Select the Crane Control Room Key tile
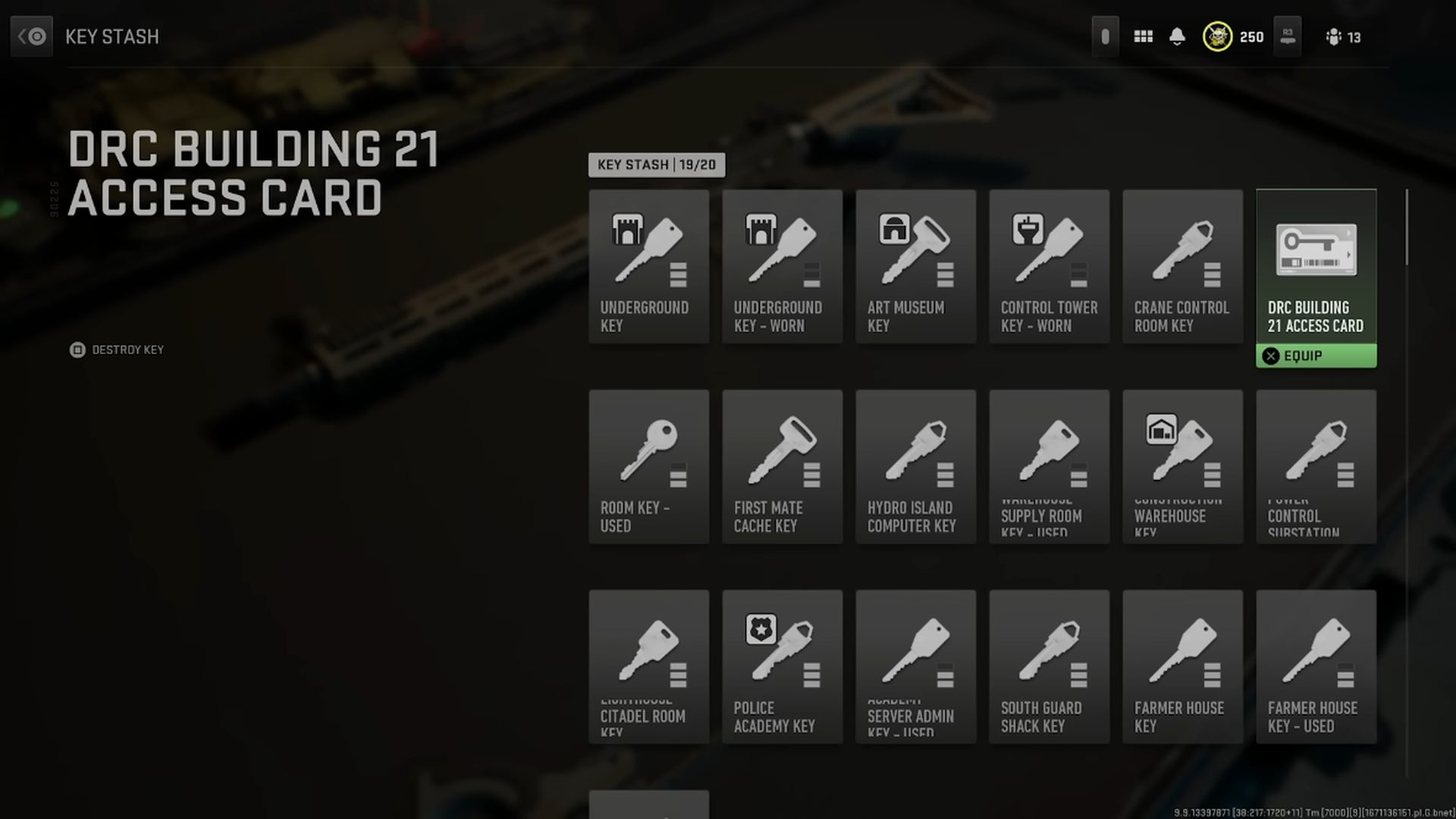Viewport: 1456px width, 819px height. [x=1182, y=265]
